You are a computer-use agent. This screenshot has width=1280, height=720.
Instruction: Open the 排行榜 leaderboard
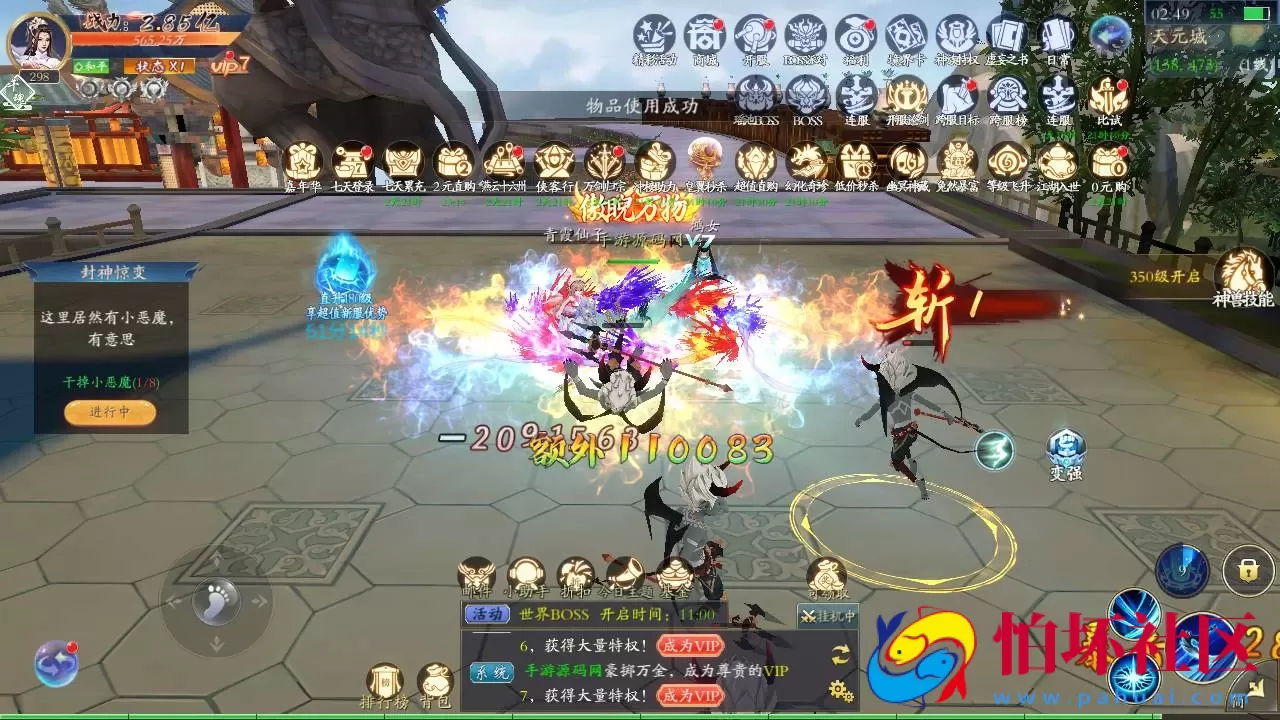[x=385, y=685]
